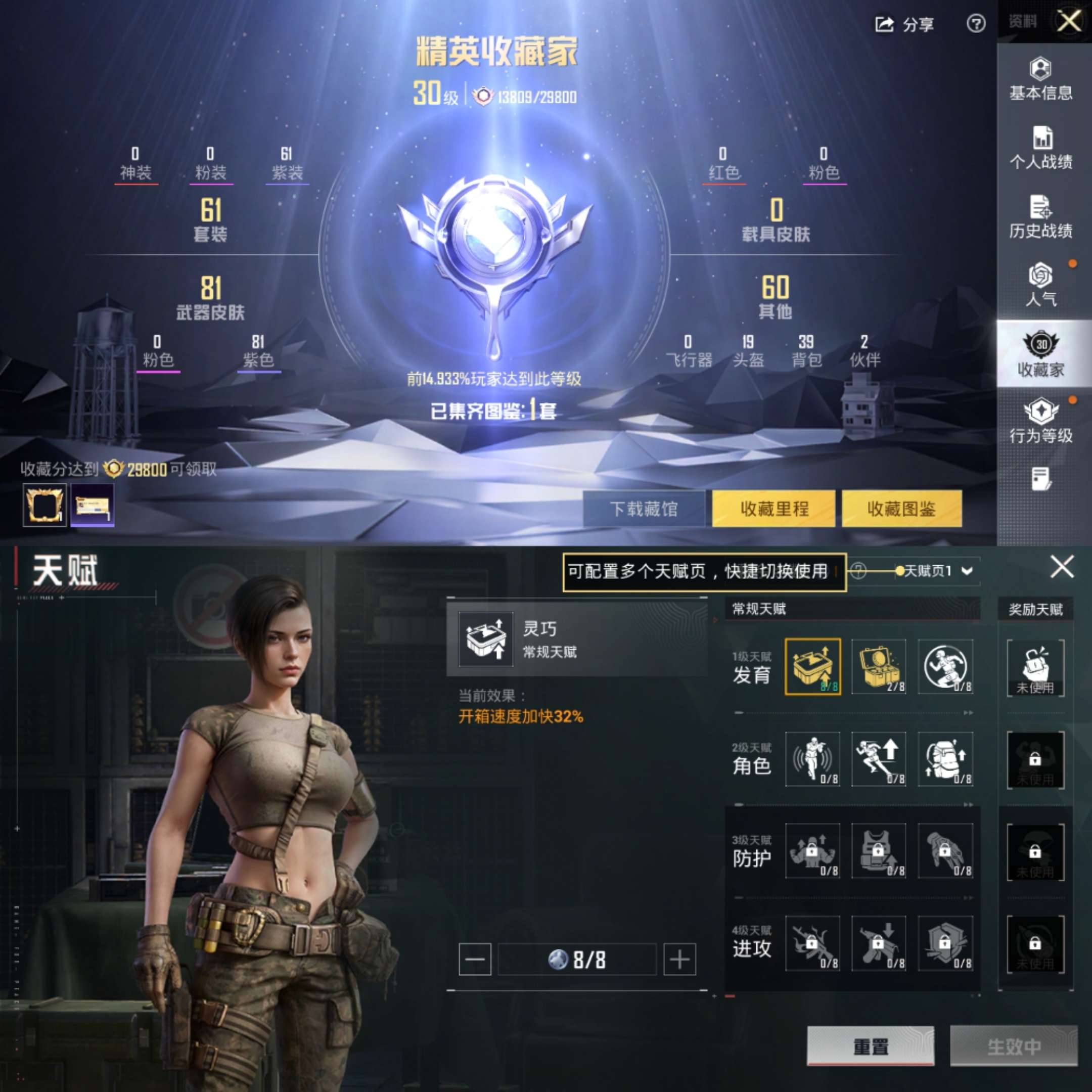
Task: Close the talent screen
Action: (1062, 566)
